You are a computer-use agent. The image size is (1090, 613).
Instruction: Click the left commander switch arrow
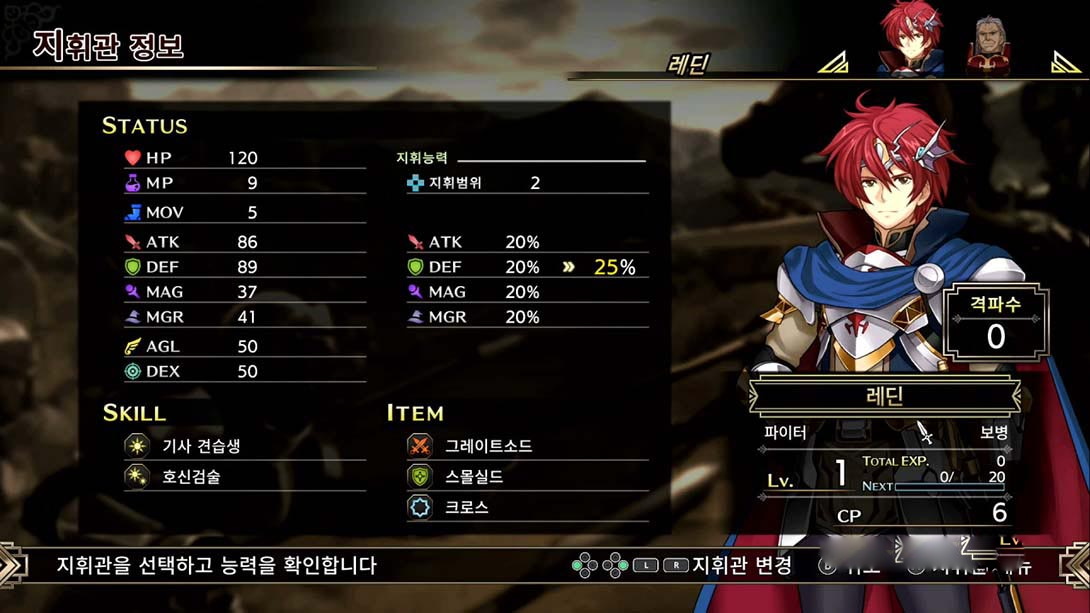pos(833,64)
